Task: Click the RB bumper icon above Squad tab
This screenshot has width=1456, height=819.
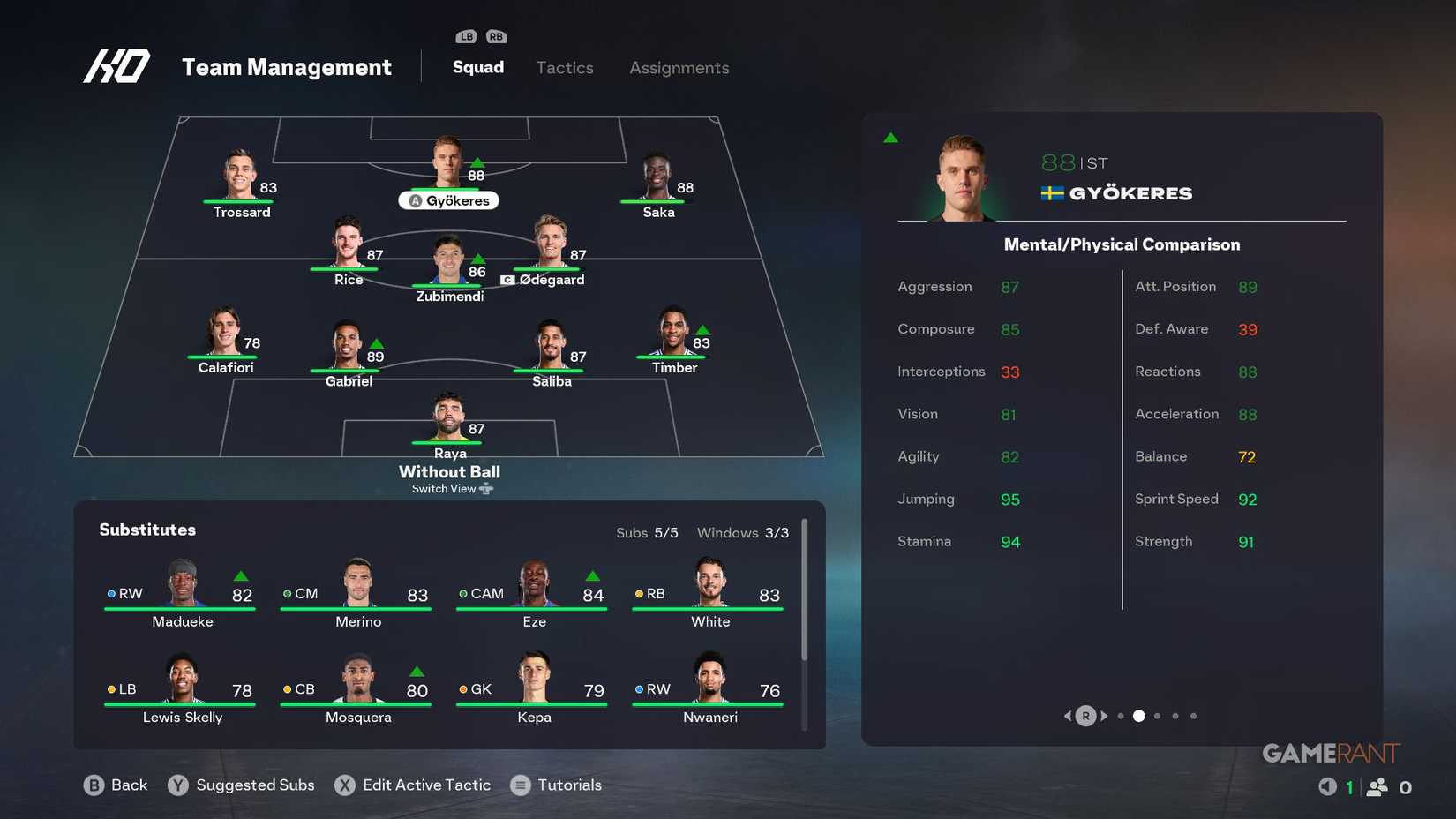Action: click(496, 36)
